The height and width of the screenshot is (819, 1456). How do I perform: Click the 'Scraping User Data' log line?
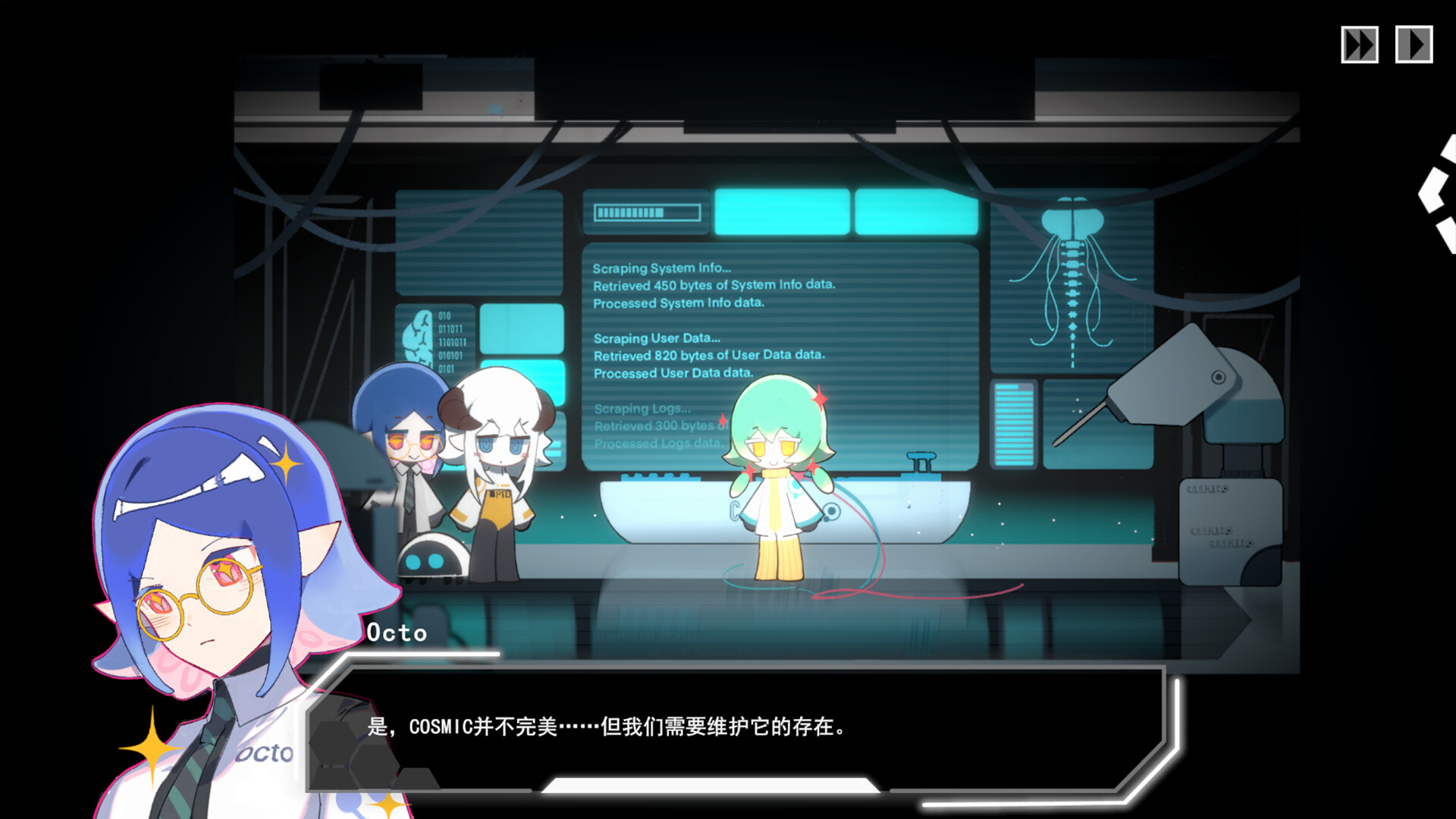point(657,338)
